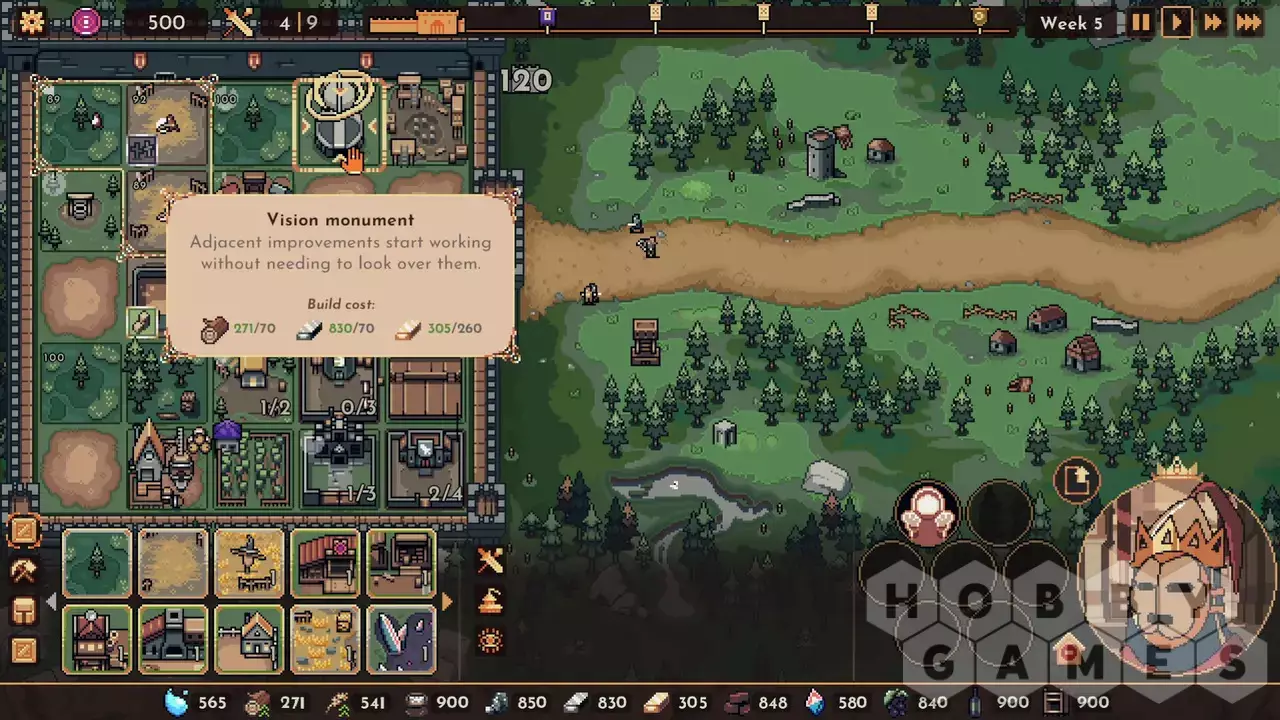Screen dimensions: 1280x720
Task: Pick the crystal formation build tile
Action: point(401,639)
